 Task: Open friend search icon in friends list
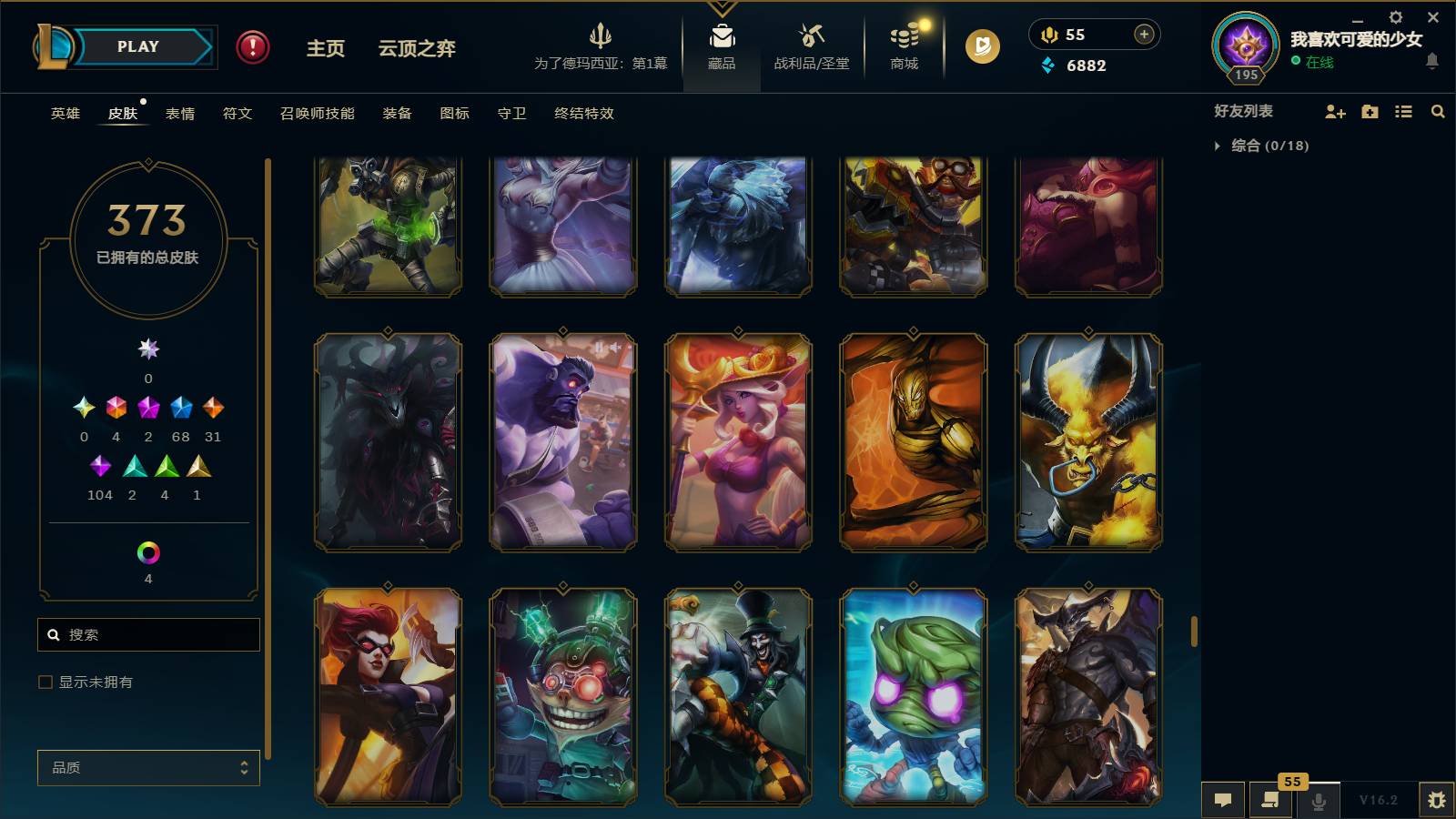tap(1438, 111)
